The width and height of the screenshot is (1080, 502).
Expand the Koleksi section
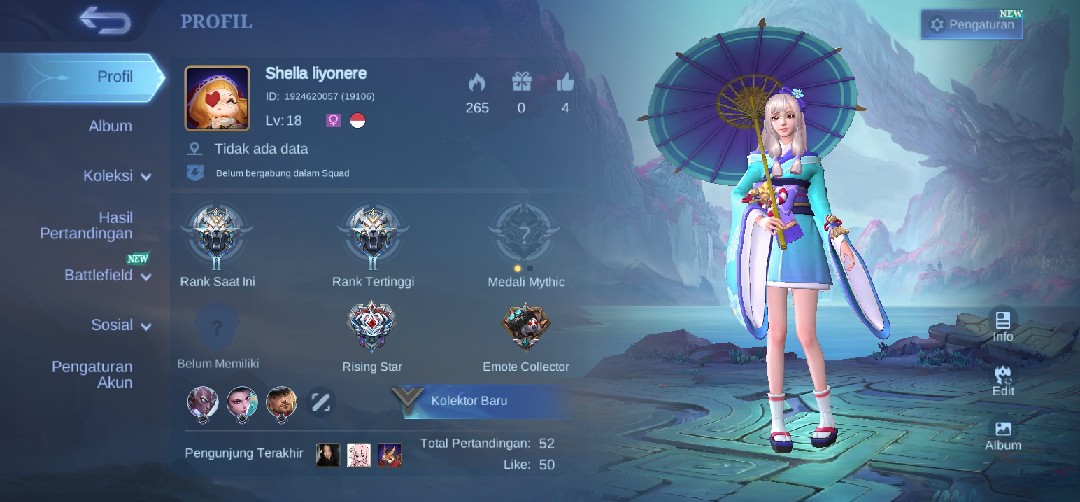tap(116, 176)
